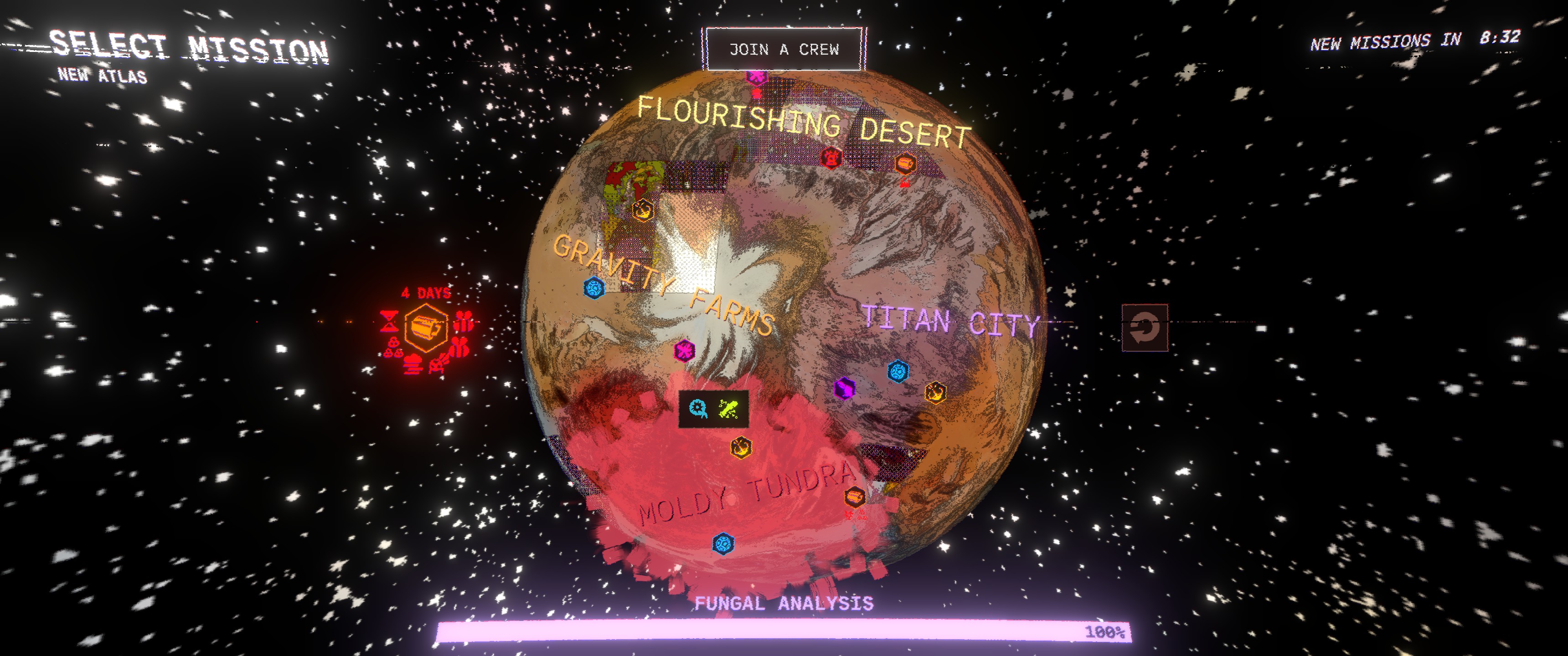1568x656 pixels.
Task: Select the orange swirl mission in Moldy Tundra
Action: click(741, 448)
